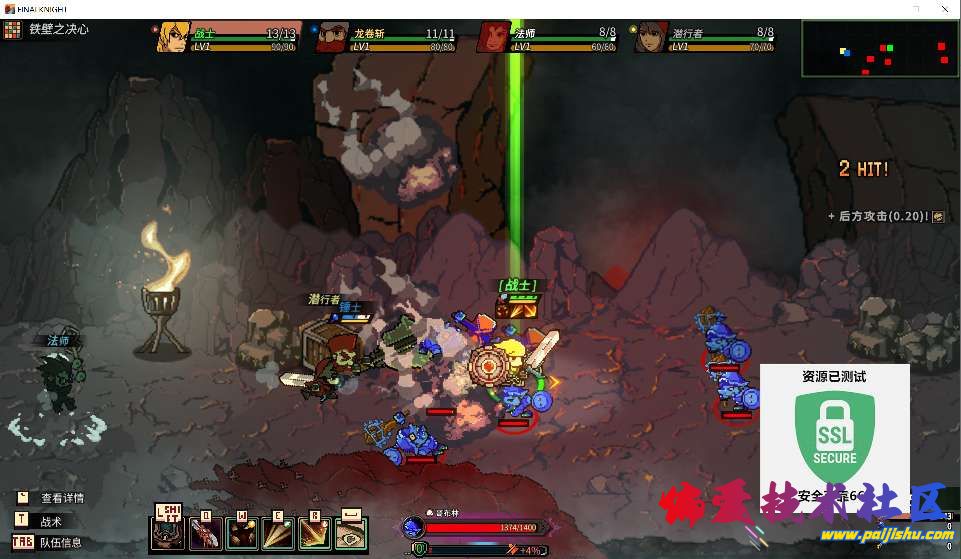Screen dimensions: 961x559
Task: Click the 后方攻击 bonus notification icon
Action: pyautogui.click(x=938, y=216)
